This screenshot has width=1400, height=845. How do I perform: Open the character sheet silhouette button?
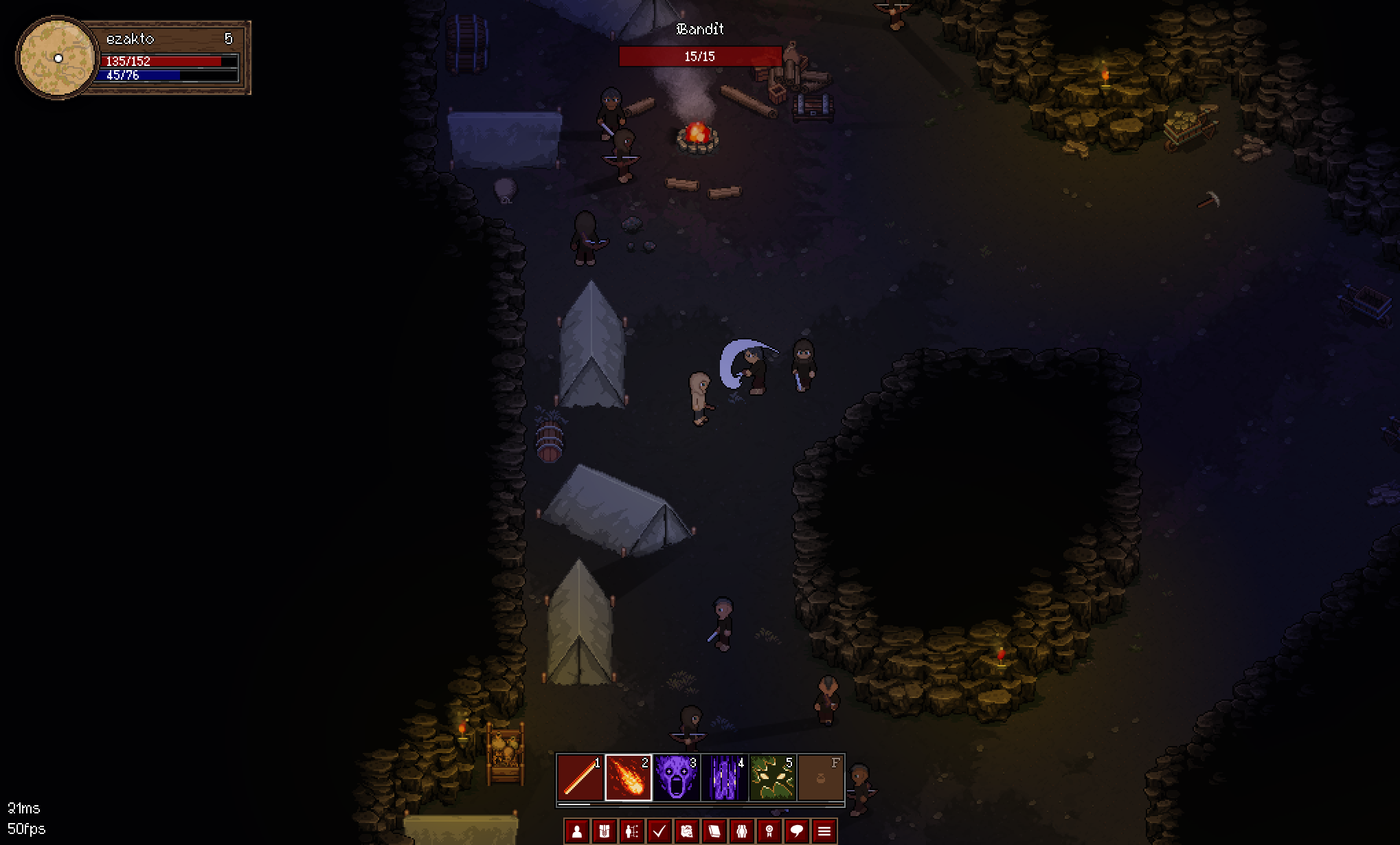(x=577, y=831)
